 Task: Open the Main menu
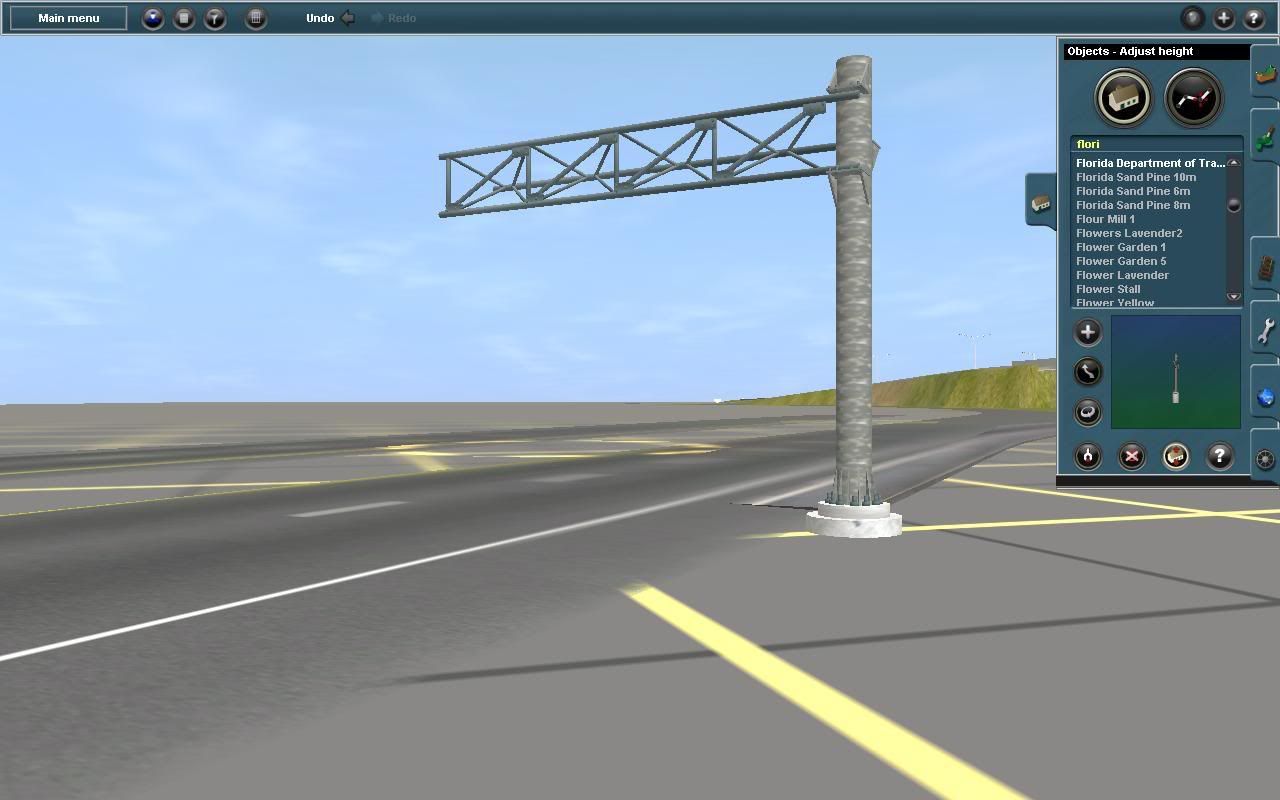[66, 17]
